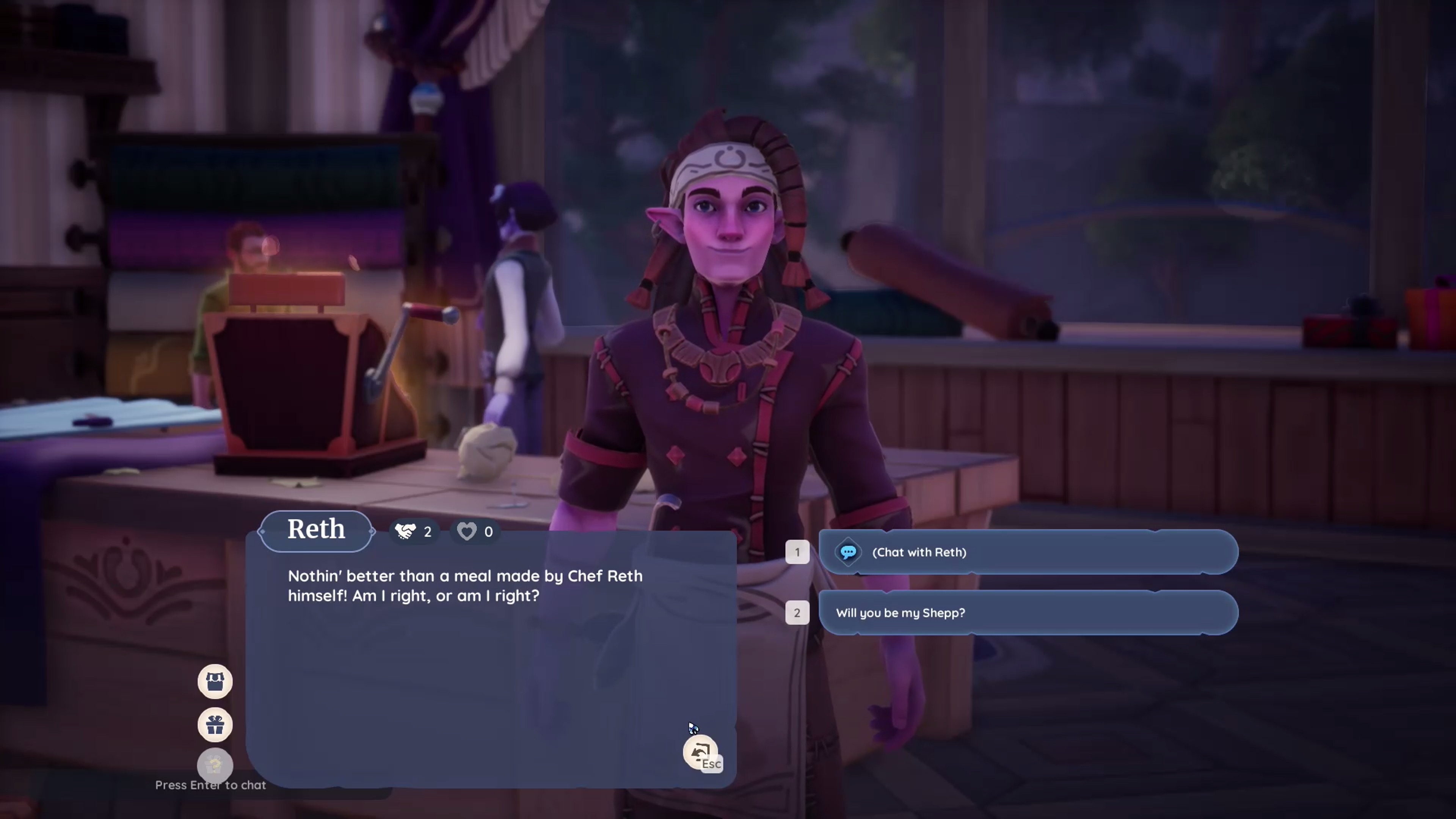Focus the chat box at the bottom-left

[x=210, y=785]
